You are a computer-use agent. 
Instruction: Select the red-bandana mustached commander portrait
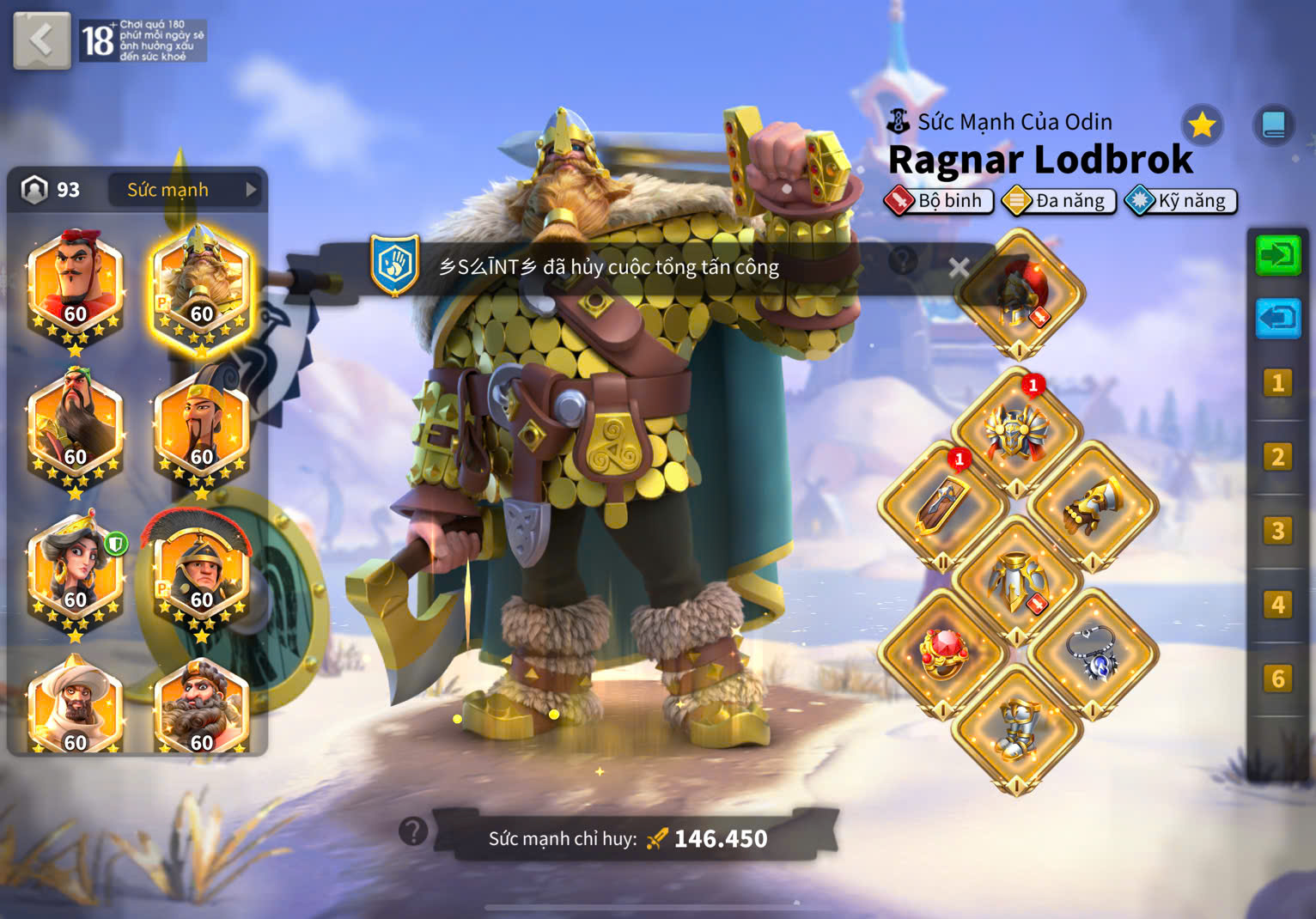pos(76,288)
